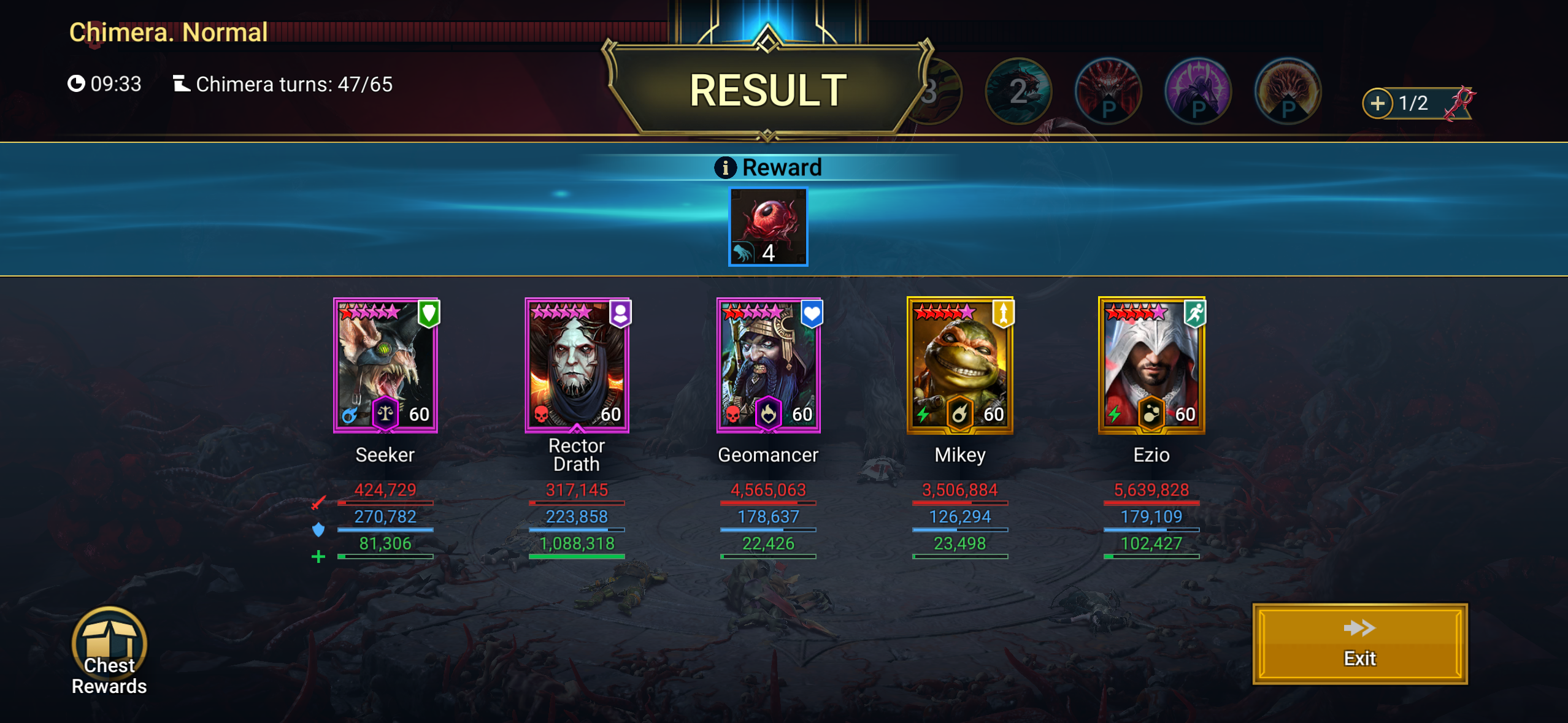
Task: Inspect the red eye reward item
Action: (x=768, y=227)
